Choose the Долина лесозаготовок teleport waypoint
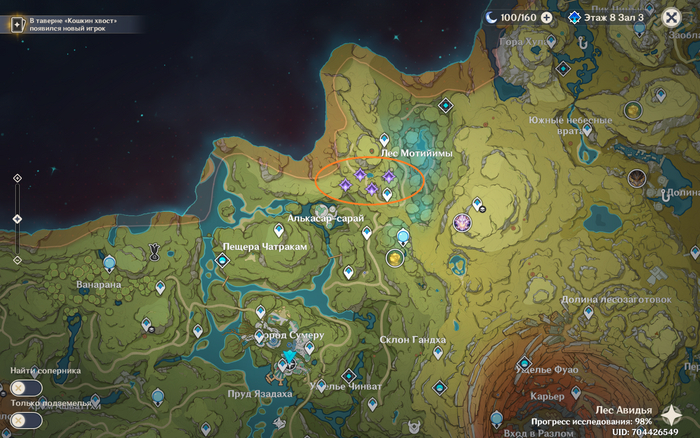Viewport: 700px width, 438px height. click(588, 312)
